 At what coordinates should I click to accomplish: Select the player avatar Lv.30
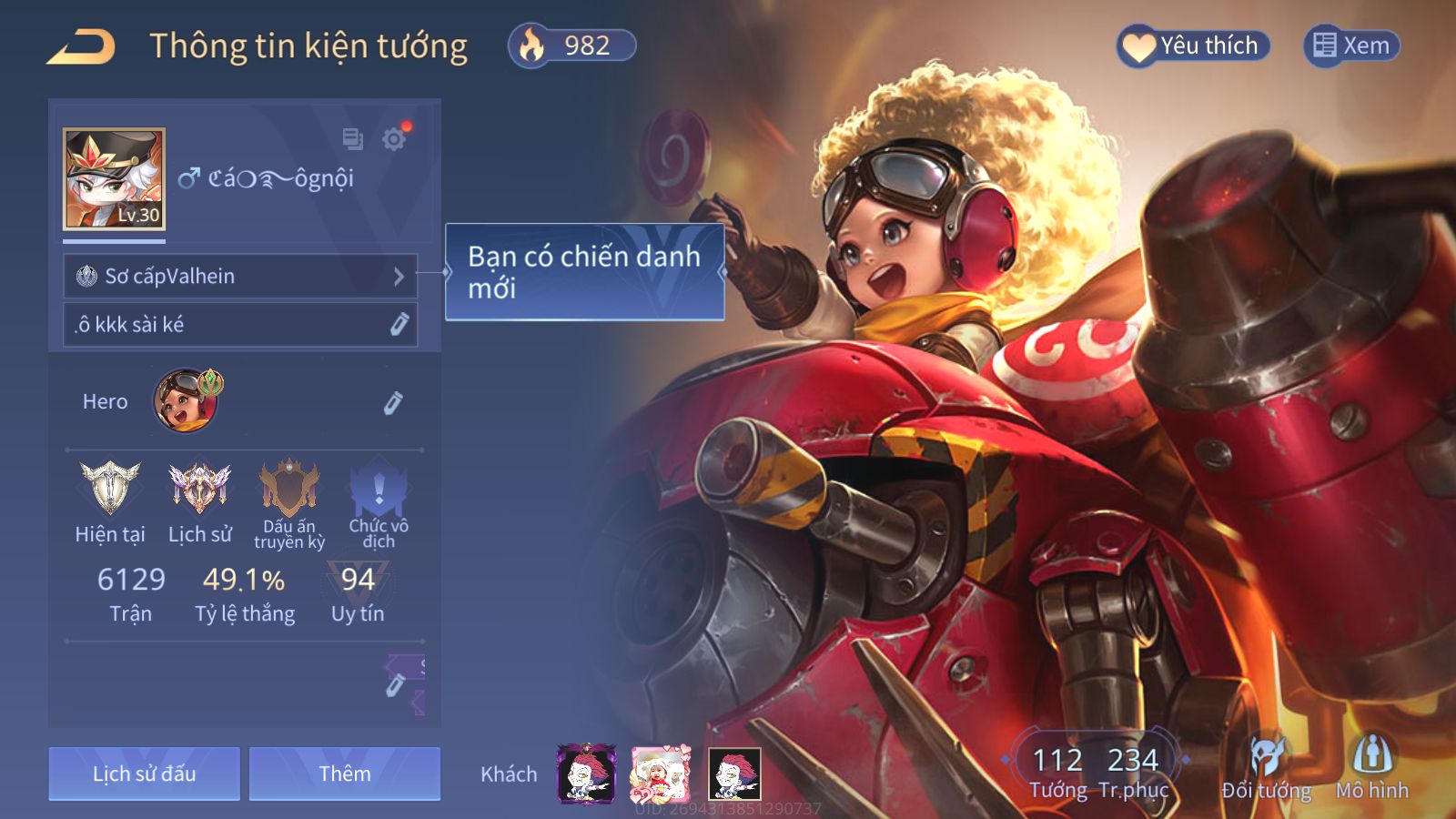114,178
